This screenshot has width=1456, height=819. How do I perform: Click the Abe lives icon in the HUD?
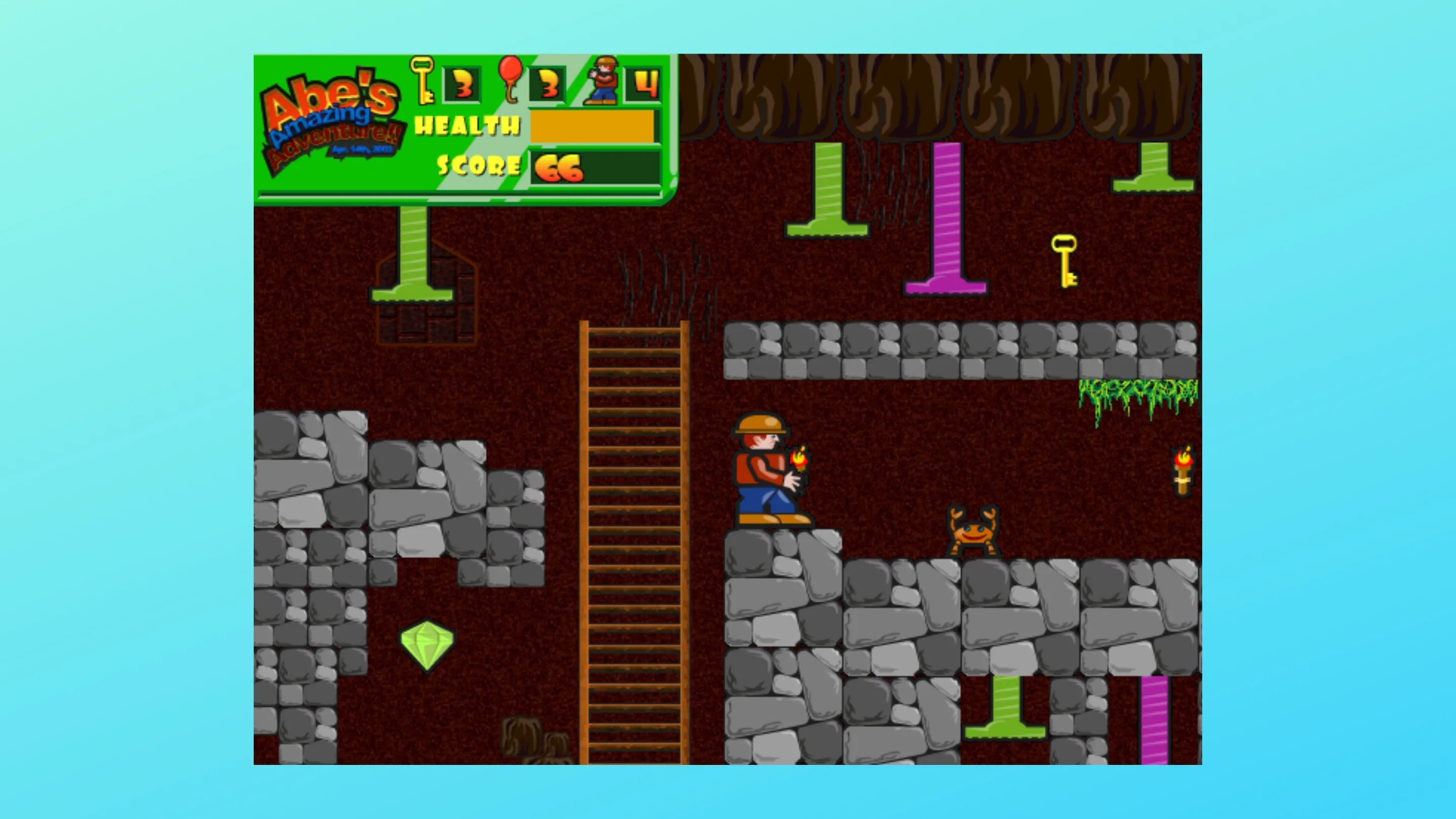coord(603,80)
